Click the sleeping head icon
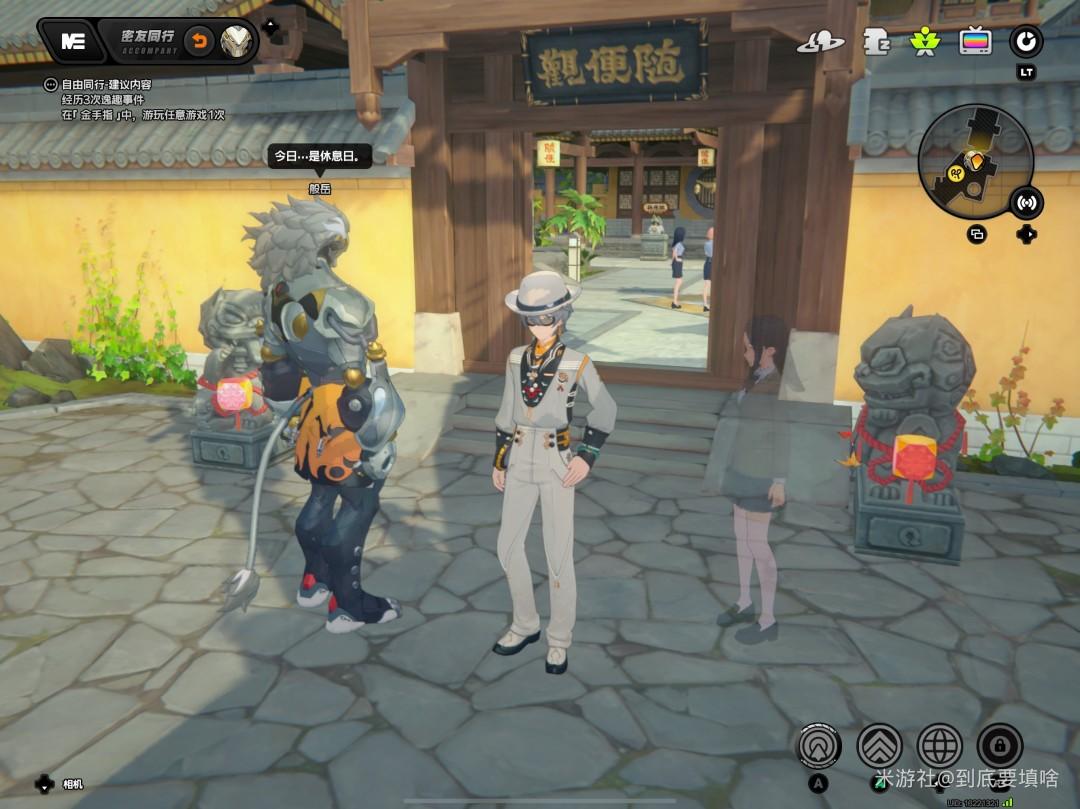The width and height of the screenshot is (1080, 809). (876, 42)
